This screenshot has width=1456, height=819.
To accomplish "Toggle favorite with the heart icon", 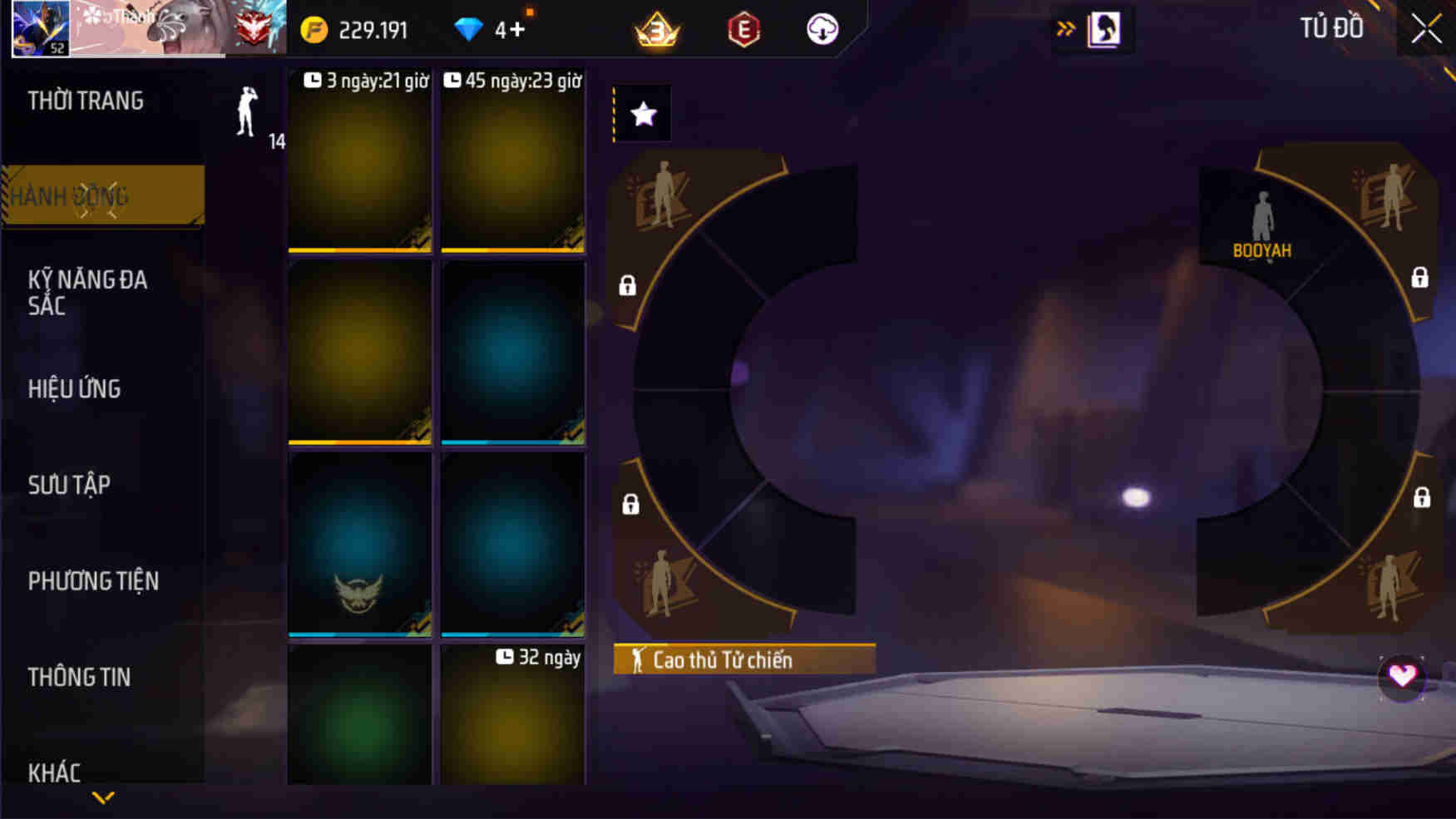I will pyautogui.click(x=1400, y=676).
